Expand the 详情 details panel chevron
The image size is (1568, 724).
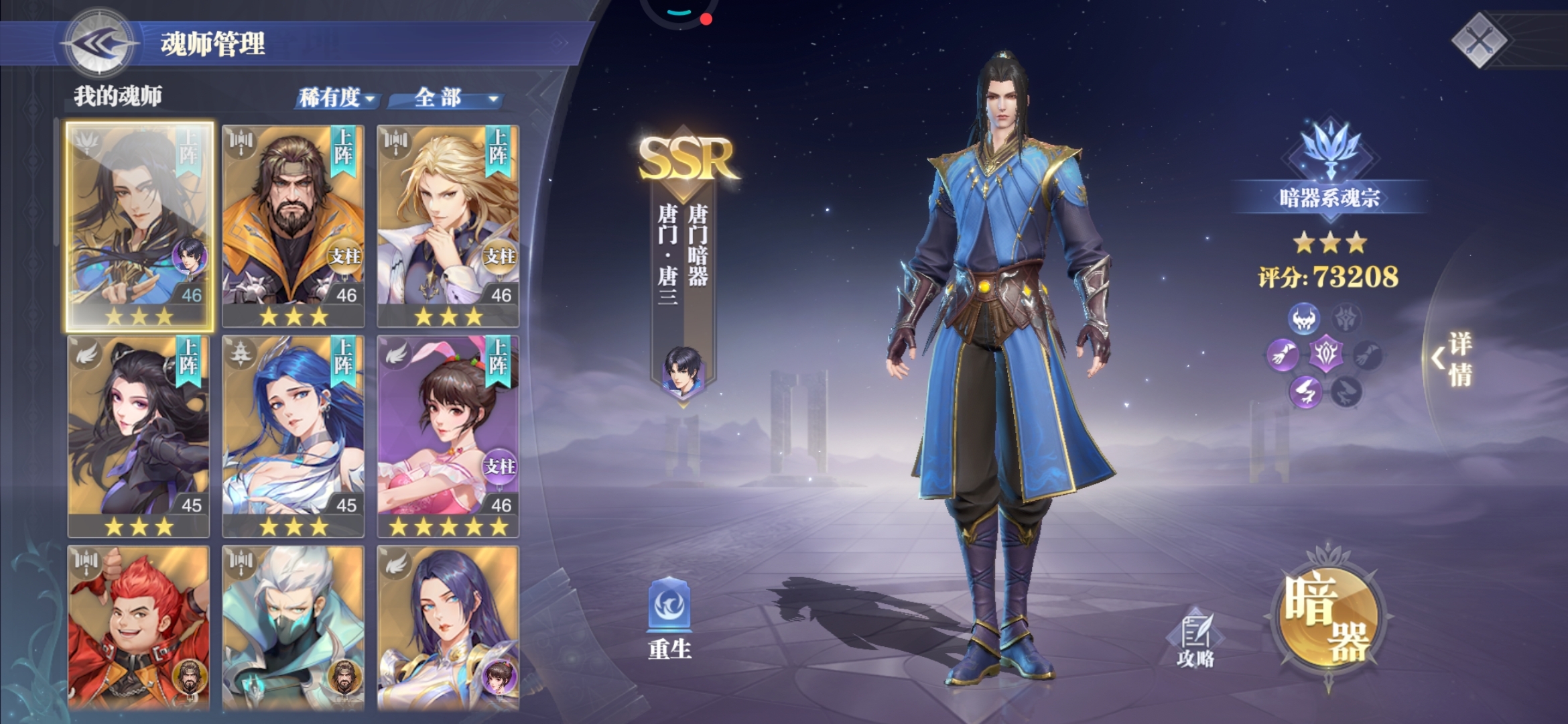click(x=1440, y=357)
